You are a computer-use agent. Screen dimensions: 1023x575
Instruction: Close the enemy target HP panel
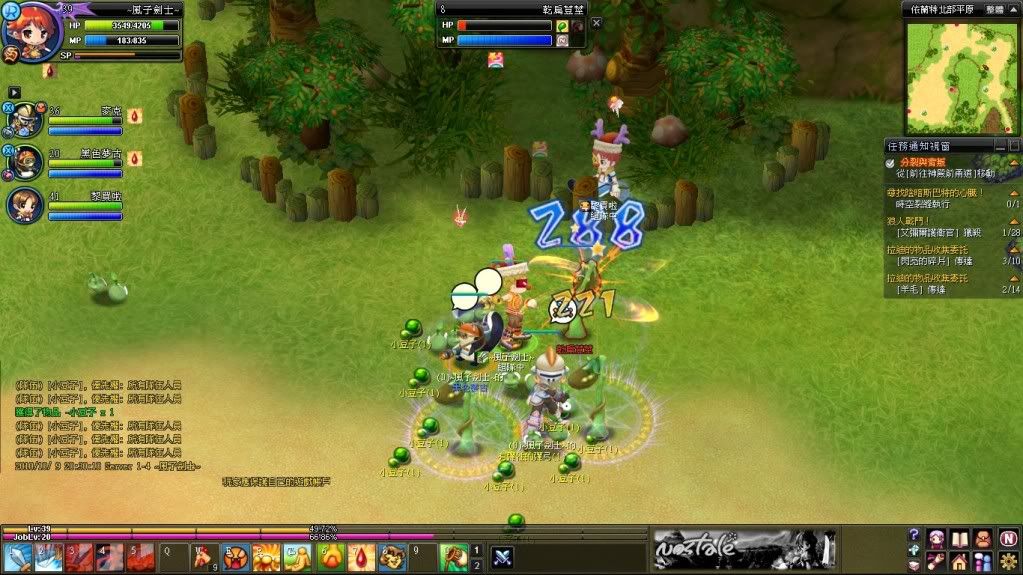(597, 23)
